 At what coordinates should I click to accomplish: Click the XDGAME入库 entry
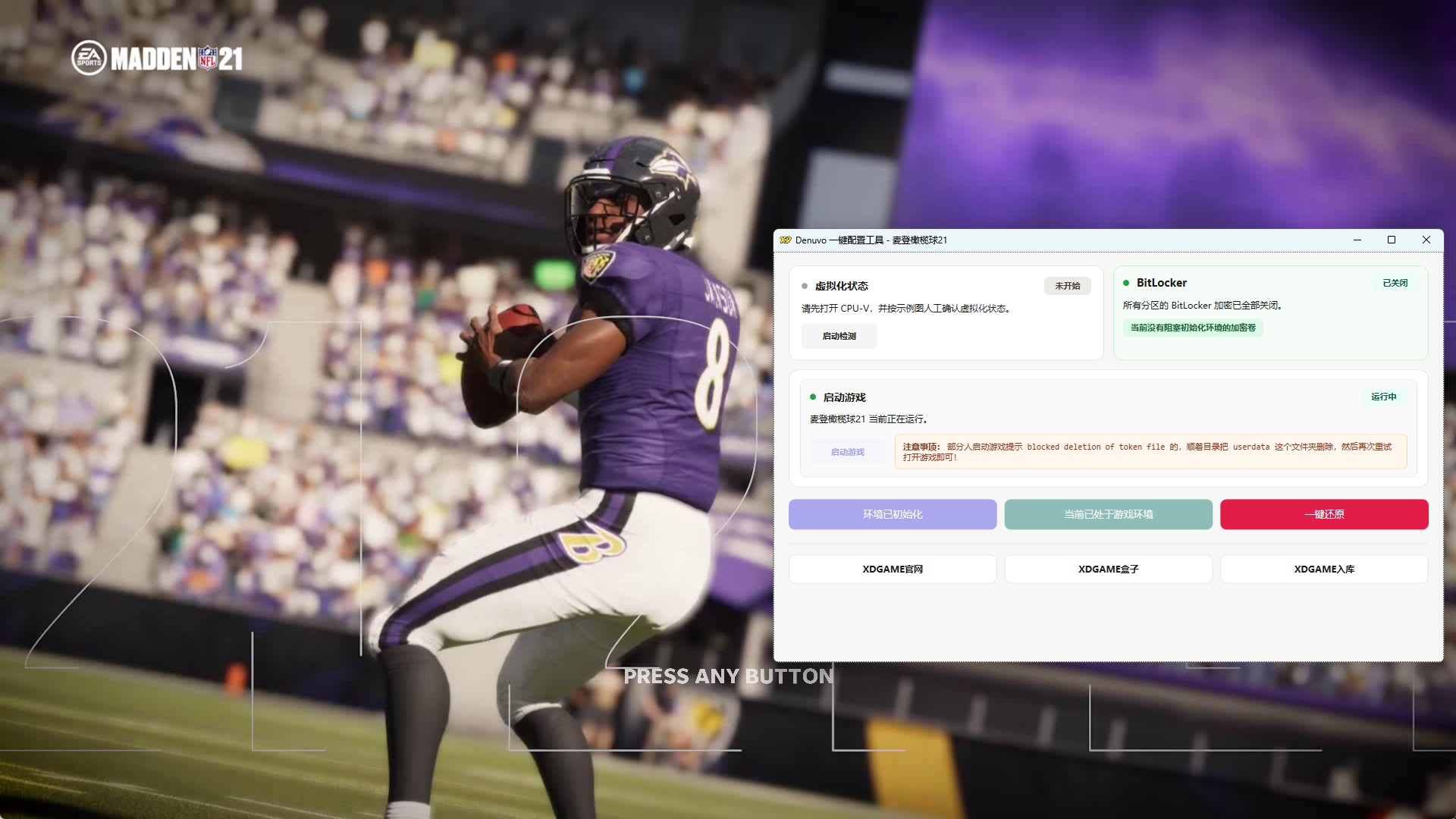[x=1324, y=569]
